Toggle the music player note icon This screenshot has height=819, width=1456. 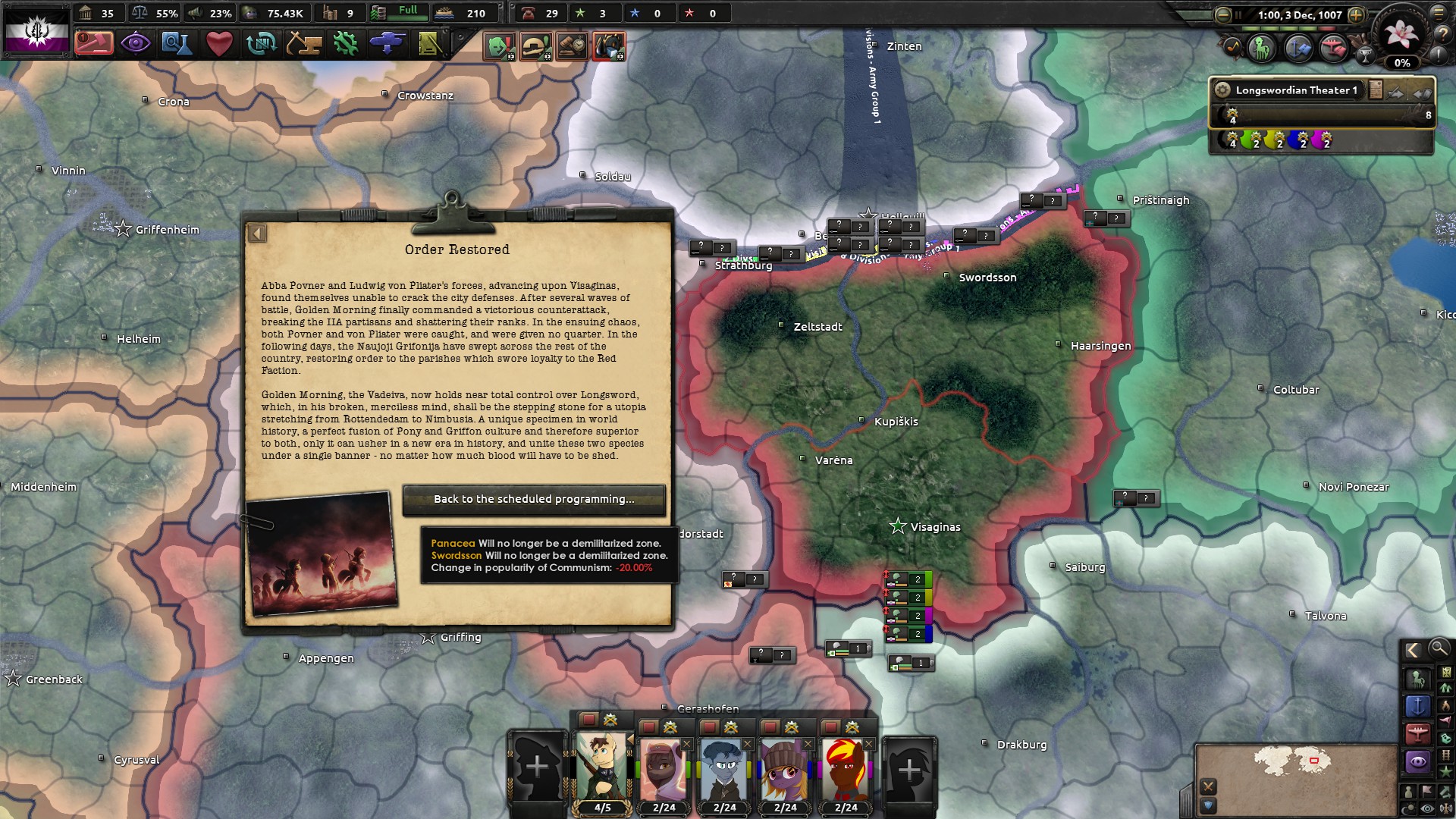pos(1232,49)
